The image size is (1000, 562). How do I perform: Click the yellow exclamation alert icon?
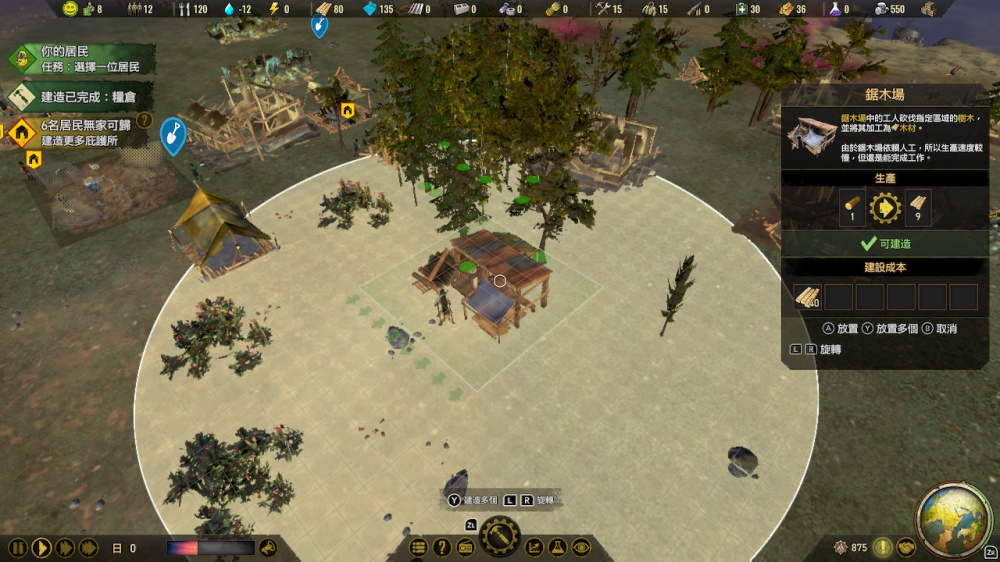click(883, 547)
